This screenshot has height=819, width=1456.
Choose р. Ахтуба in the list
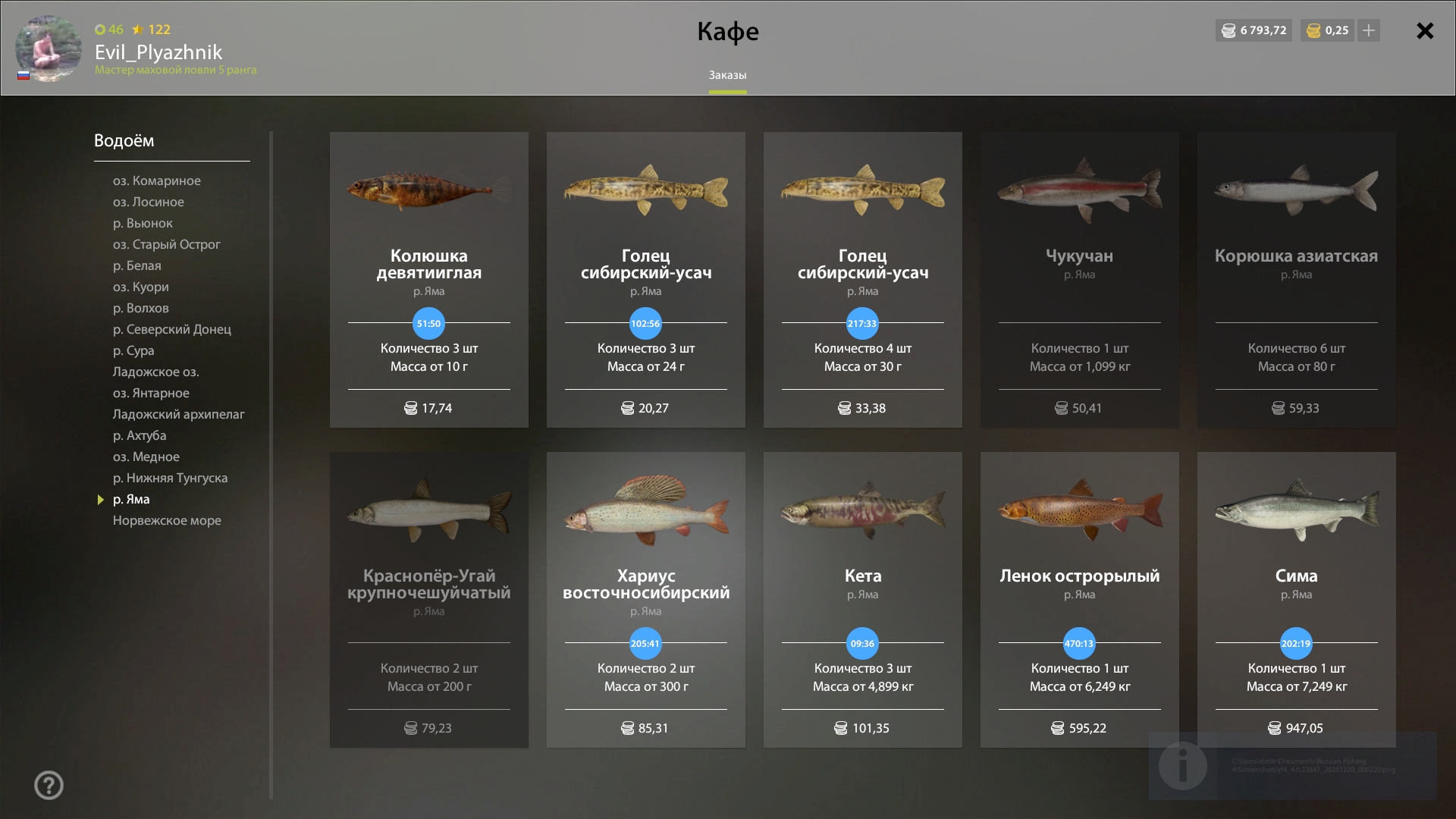coord(140,435)
